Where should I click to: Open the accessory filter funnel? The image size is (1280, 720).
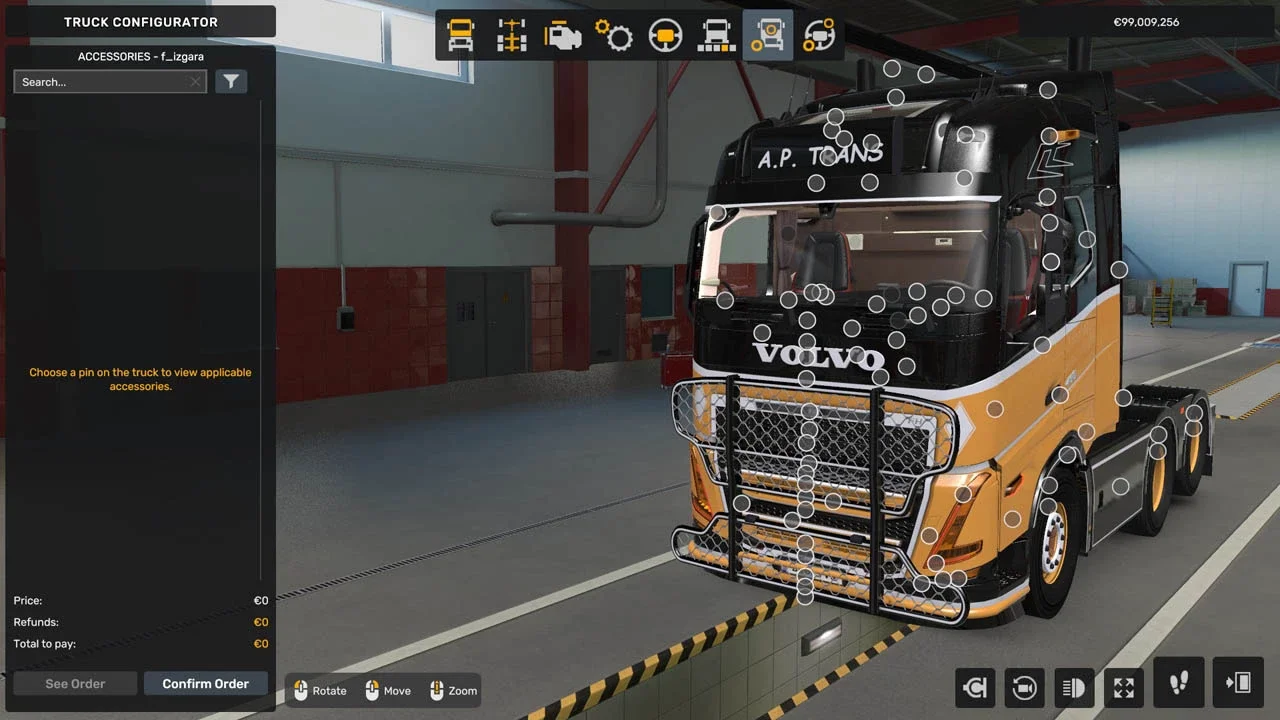(231, 82)
